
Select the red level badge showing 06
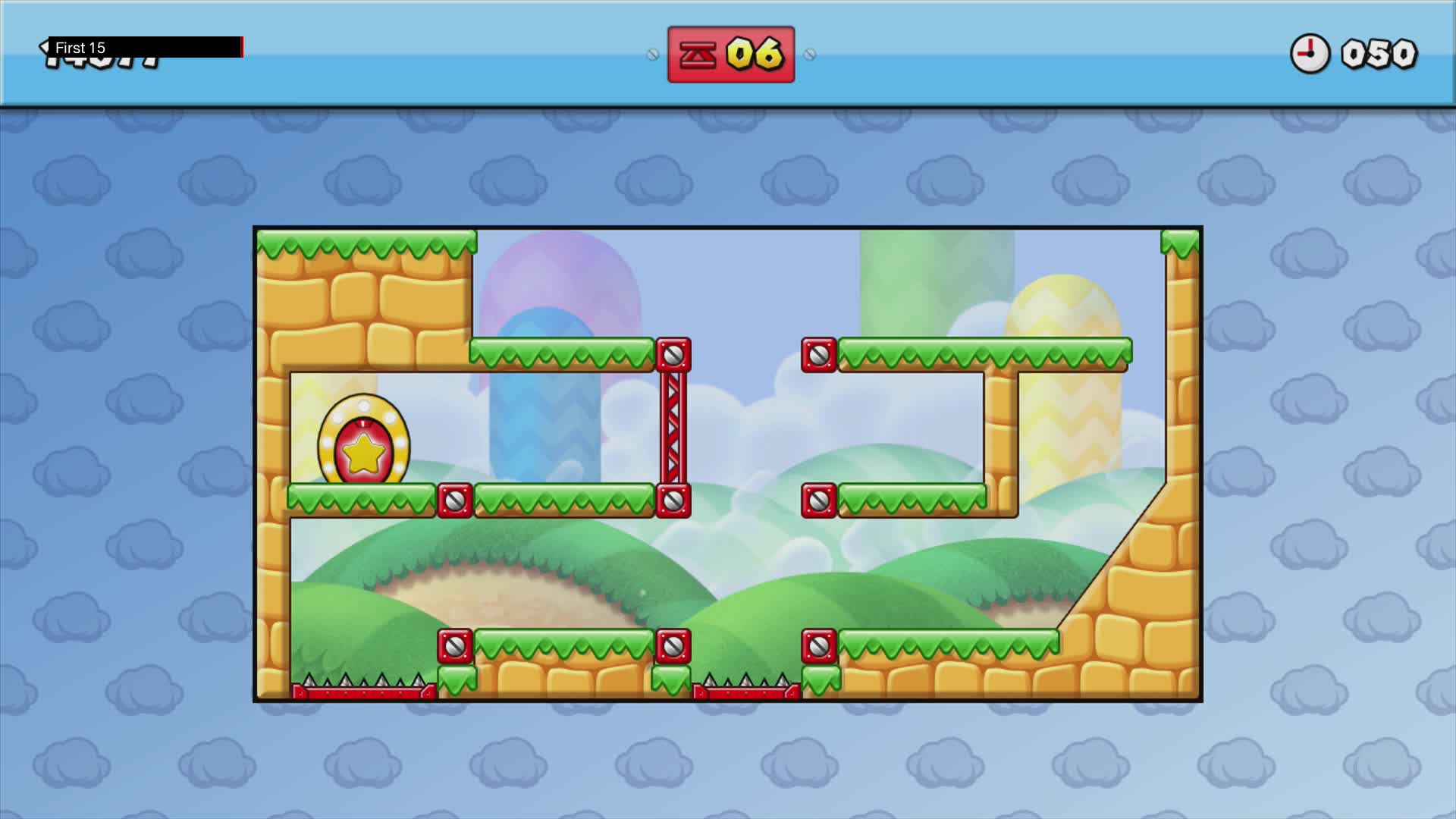[730, 54]
